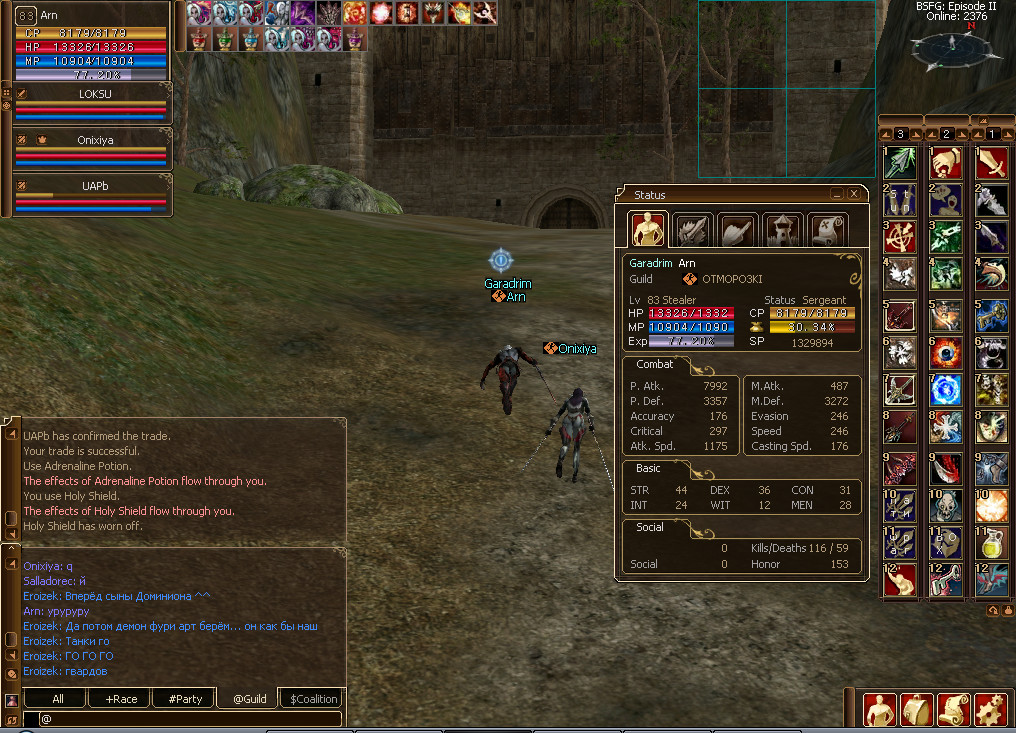Use the yellow potion hotbar slot
This screenshot has height=733, width=1016.
(991, 543)
